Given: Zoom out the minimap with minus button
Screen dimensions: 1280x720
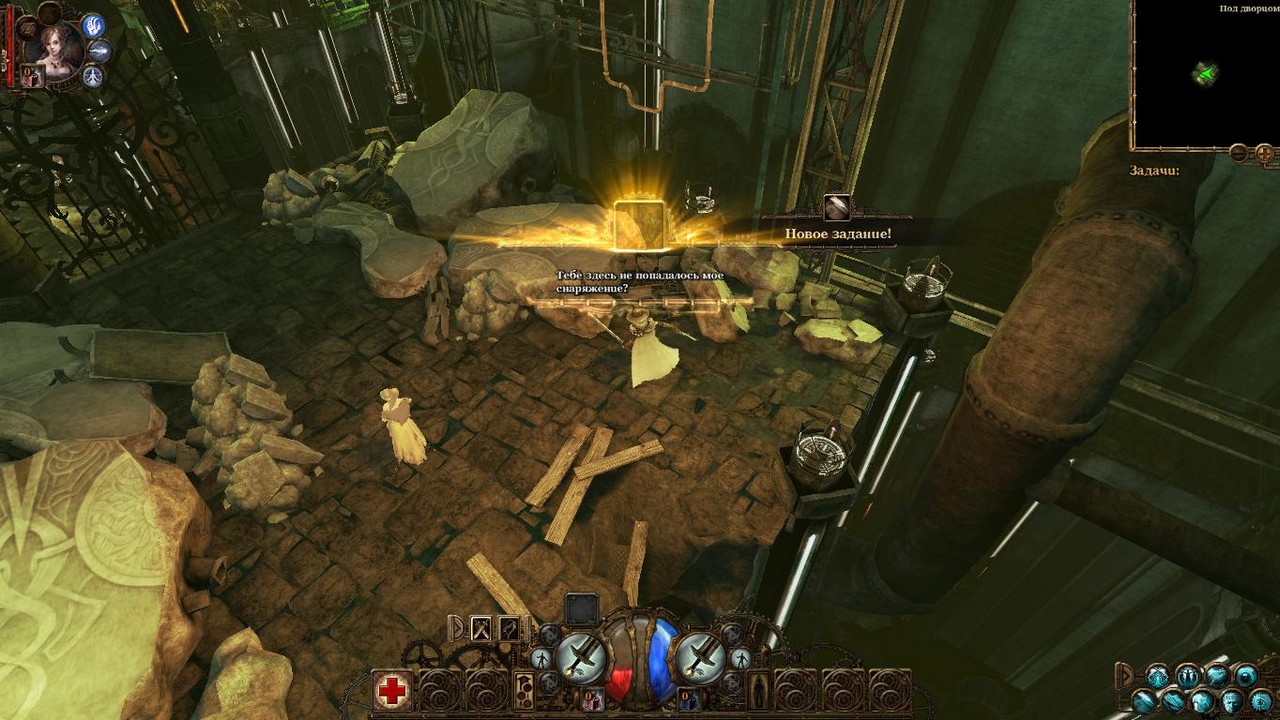Looking at the screenshot, I should tap(1238, 153).
